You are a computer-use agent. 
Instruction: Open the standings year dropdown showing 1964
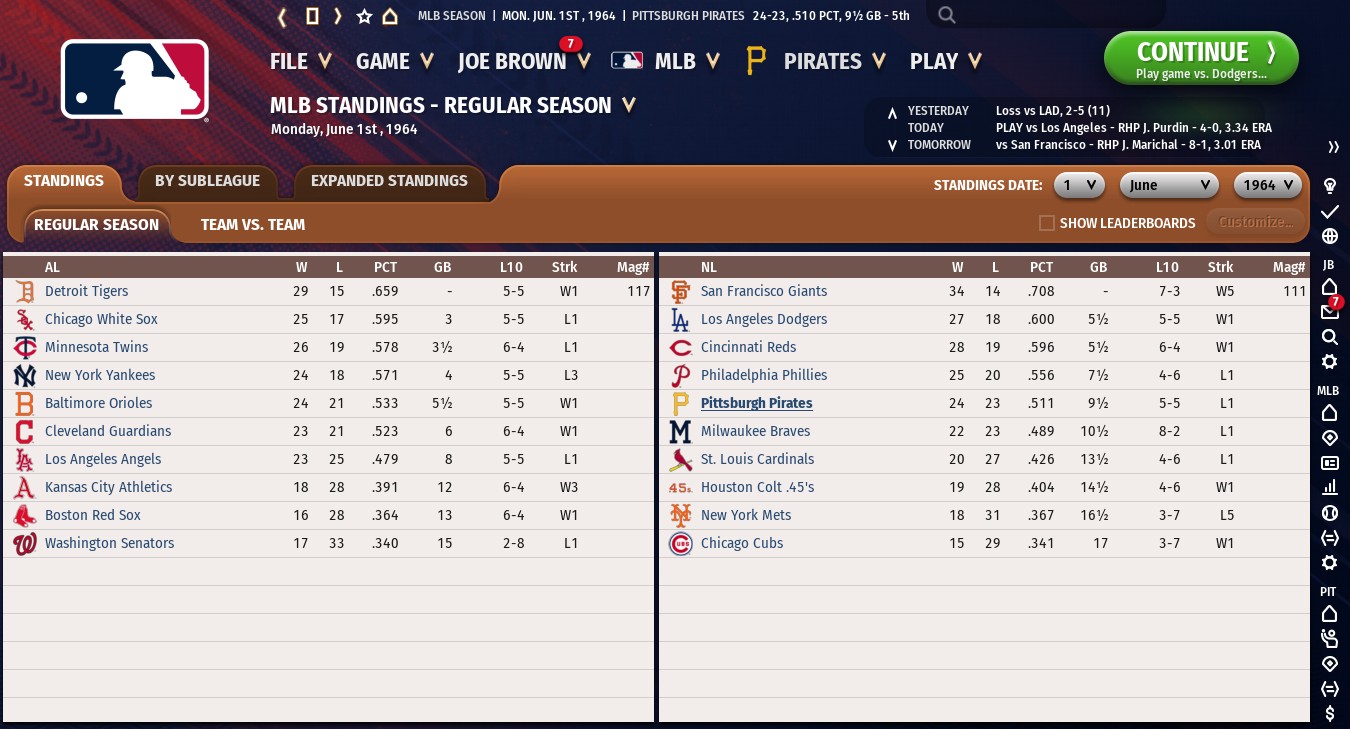(x=1269, y=185)
